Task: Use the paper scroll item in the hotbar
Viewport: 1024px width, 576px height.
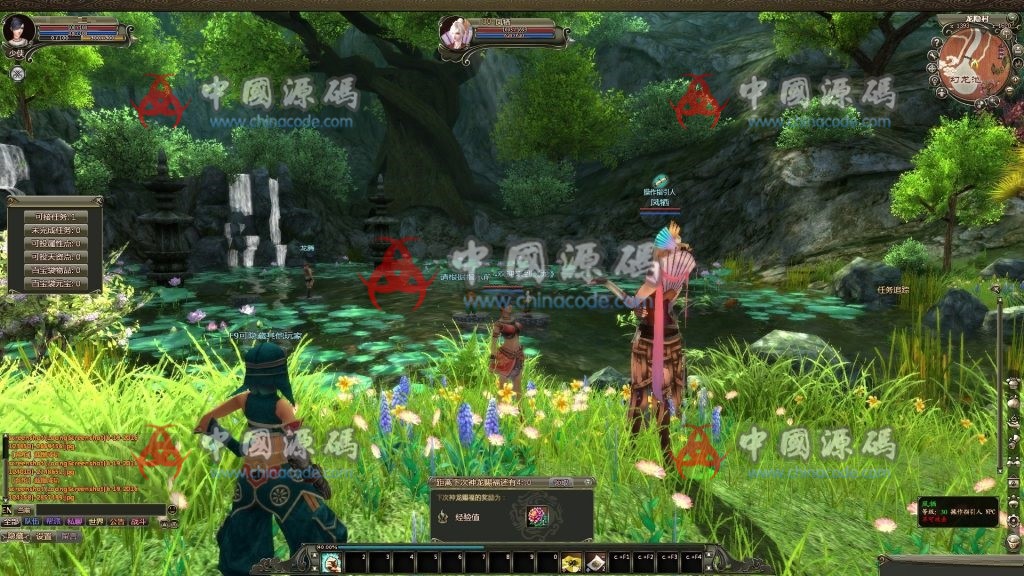Action: (595, 563)
